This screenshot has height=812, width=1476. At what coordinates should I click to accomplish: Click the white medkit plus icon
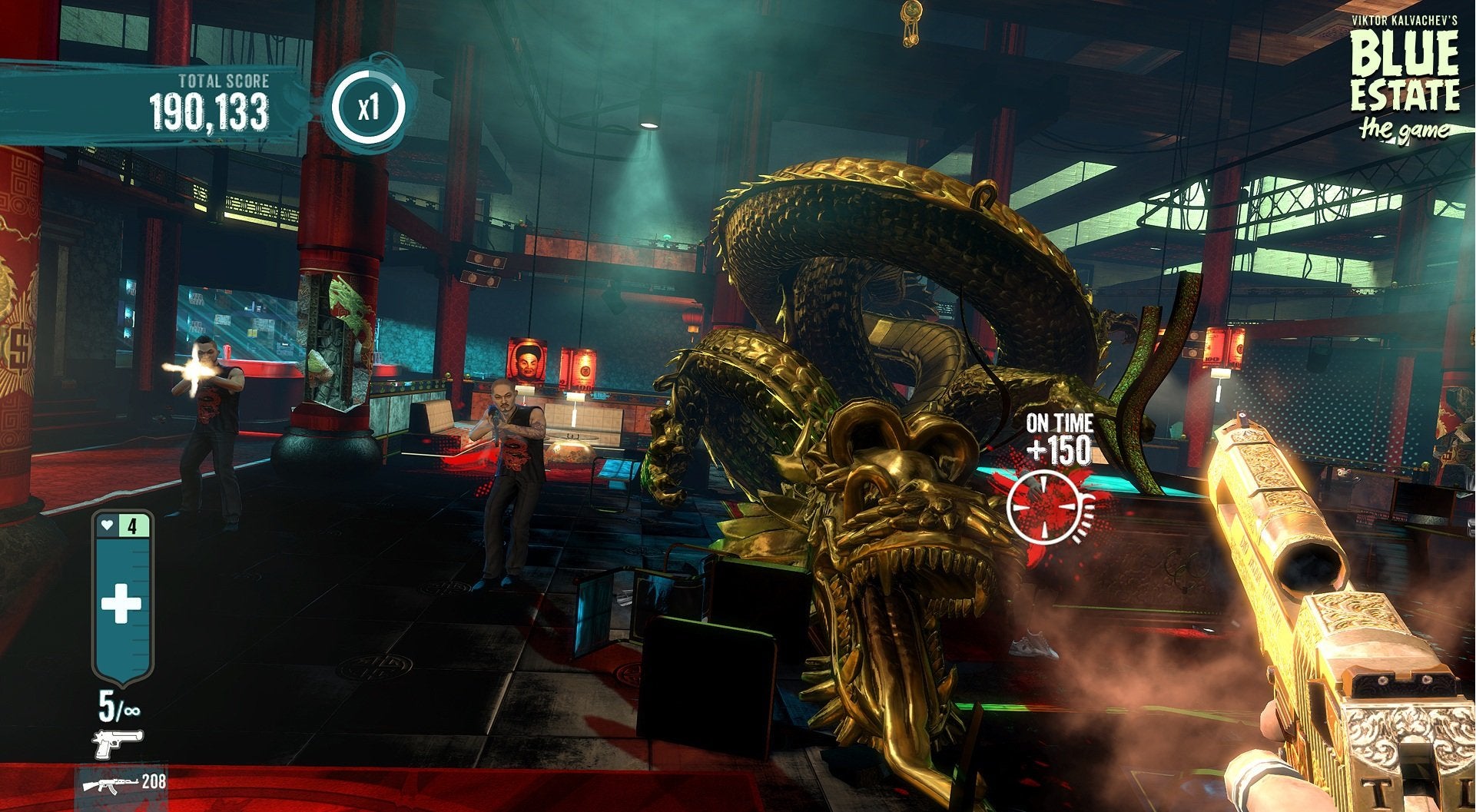[121, 603]
